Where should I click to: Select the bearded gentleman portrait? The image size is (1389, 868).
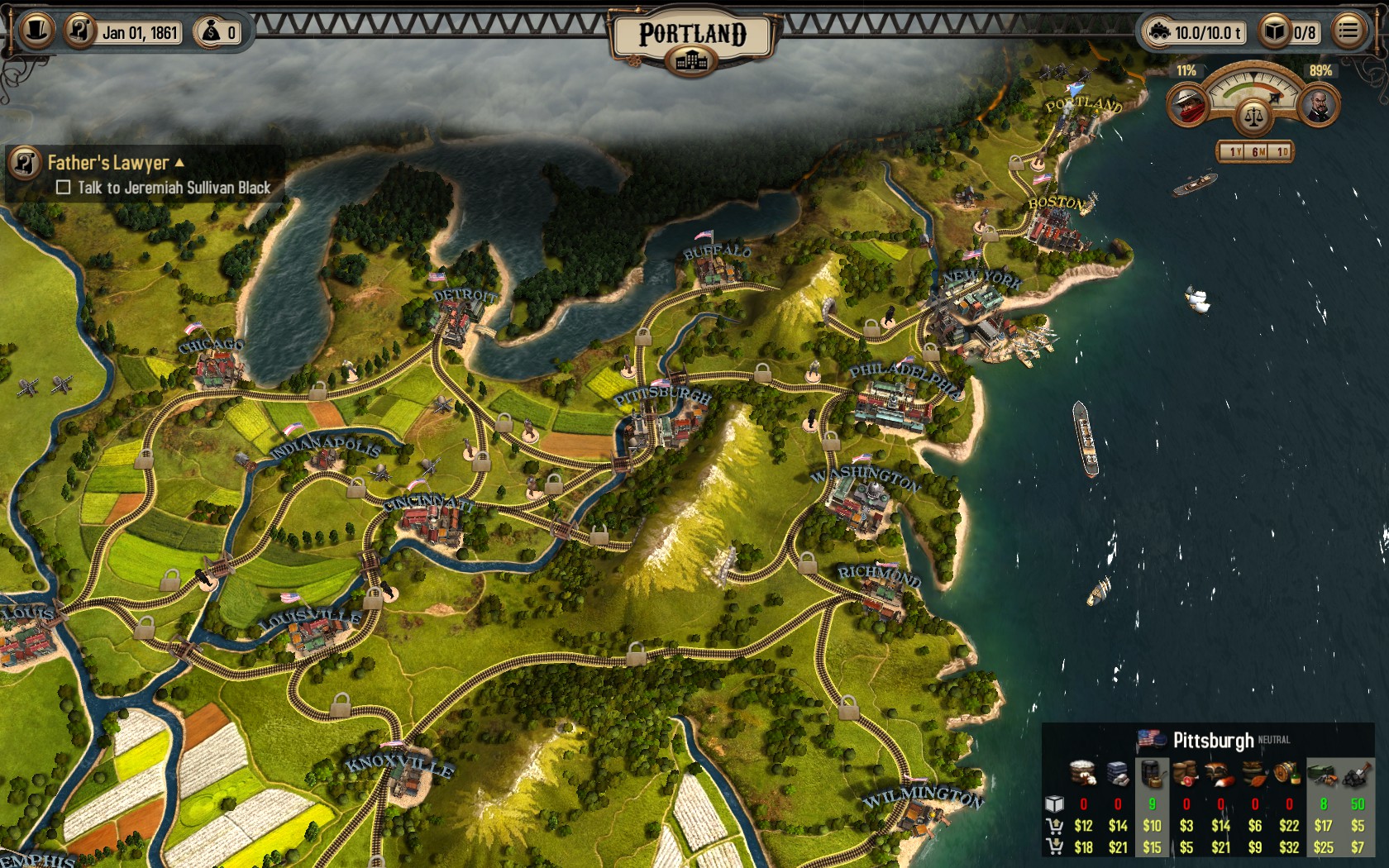coord(1319,105)
